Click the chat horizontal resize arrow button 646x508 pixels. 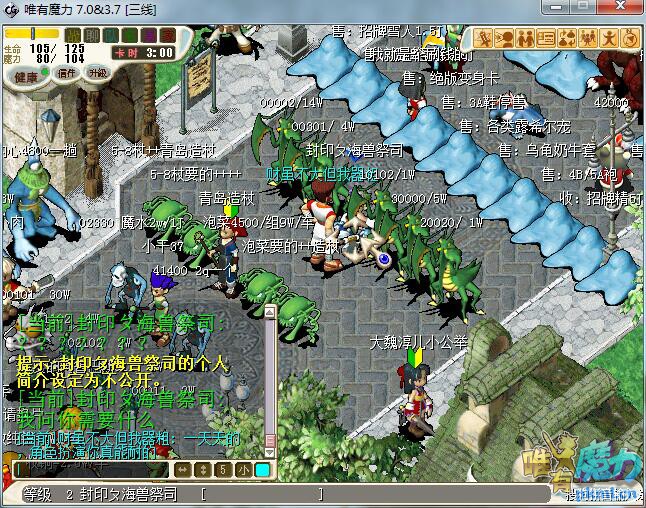point(184,469)
